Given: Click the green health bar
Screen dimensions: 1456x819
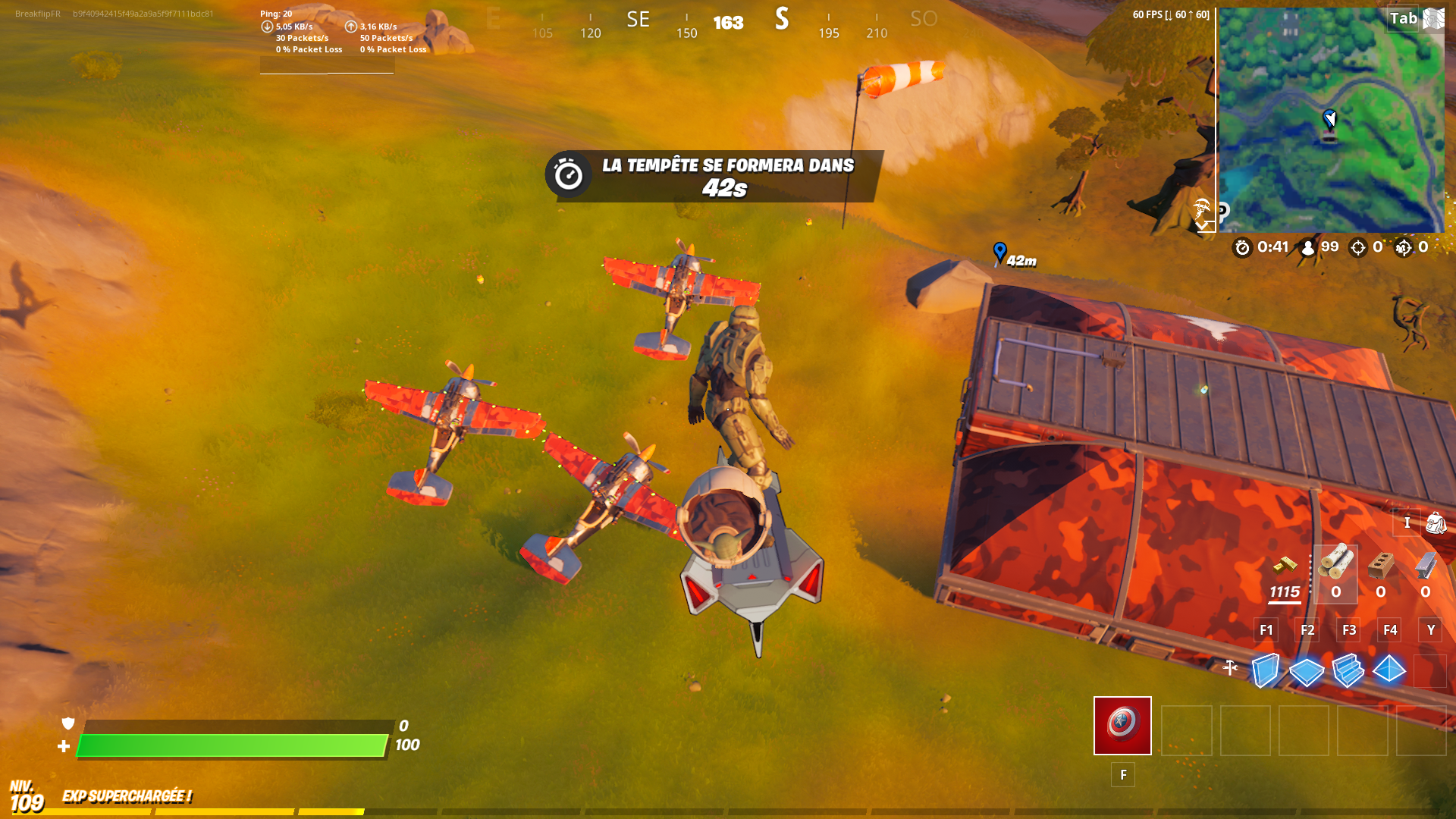Looking at the screenshot, I should click(x=227, y=744).
